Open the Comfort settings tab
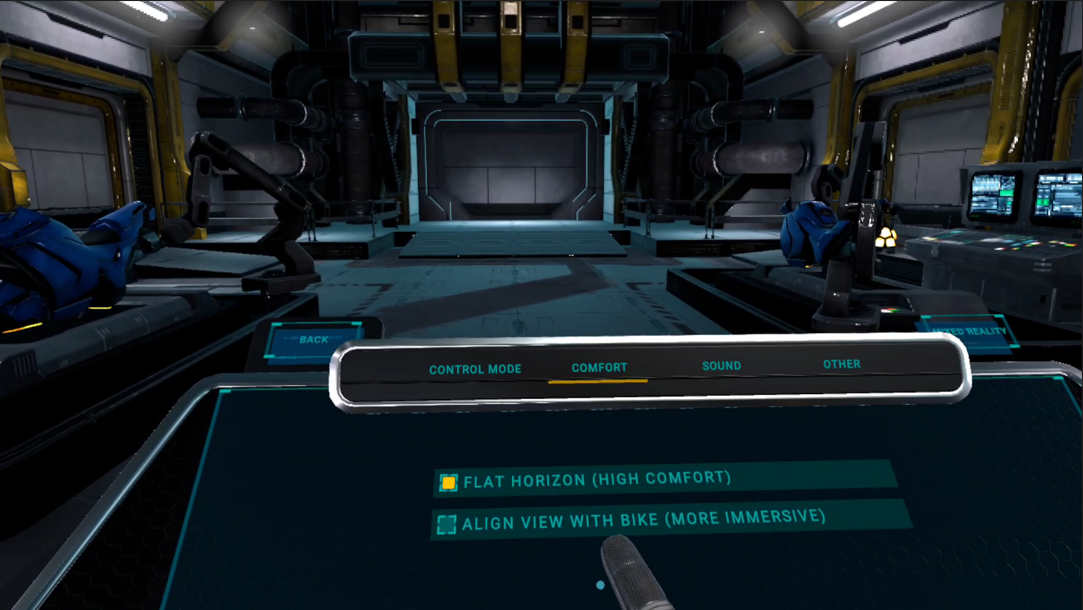1083x610 pixels. [599, 368]
